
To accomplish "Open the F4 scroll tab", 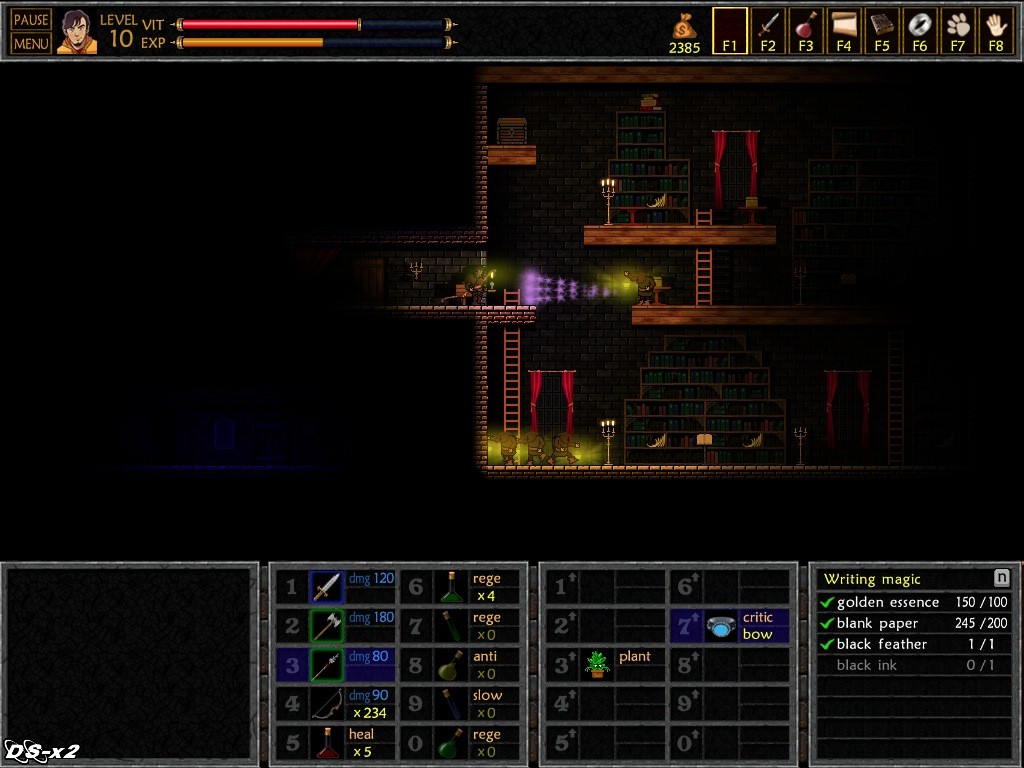I will point(844,31).
